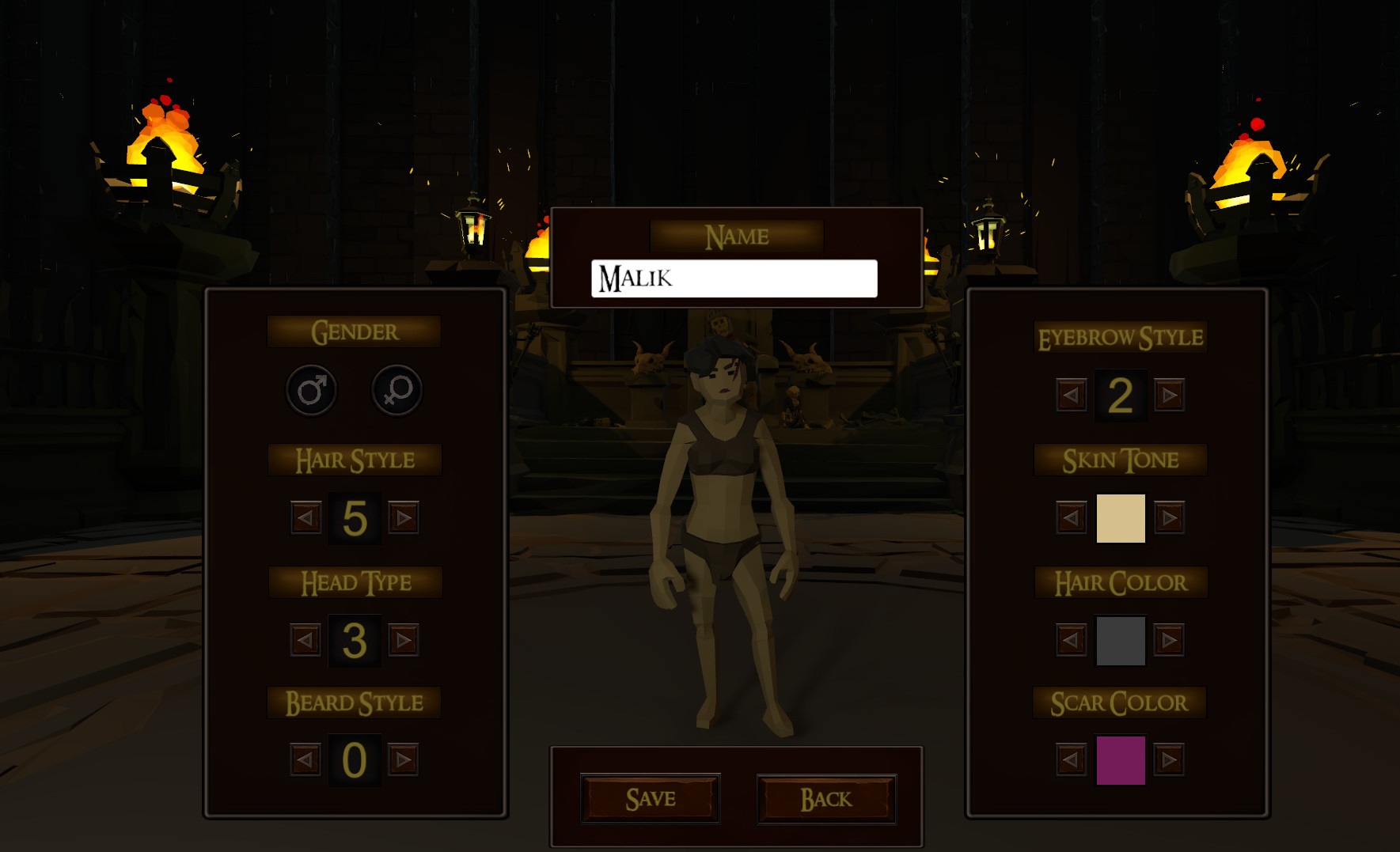Image resolution: width=1400 pixels, height=852 pixels.
Task: Click the right arrow under Head Type
Action: pyautogui.click(x=404, y=641)
